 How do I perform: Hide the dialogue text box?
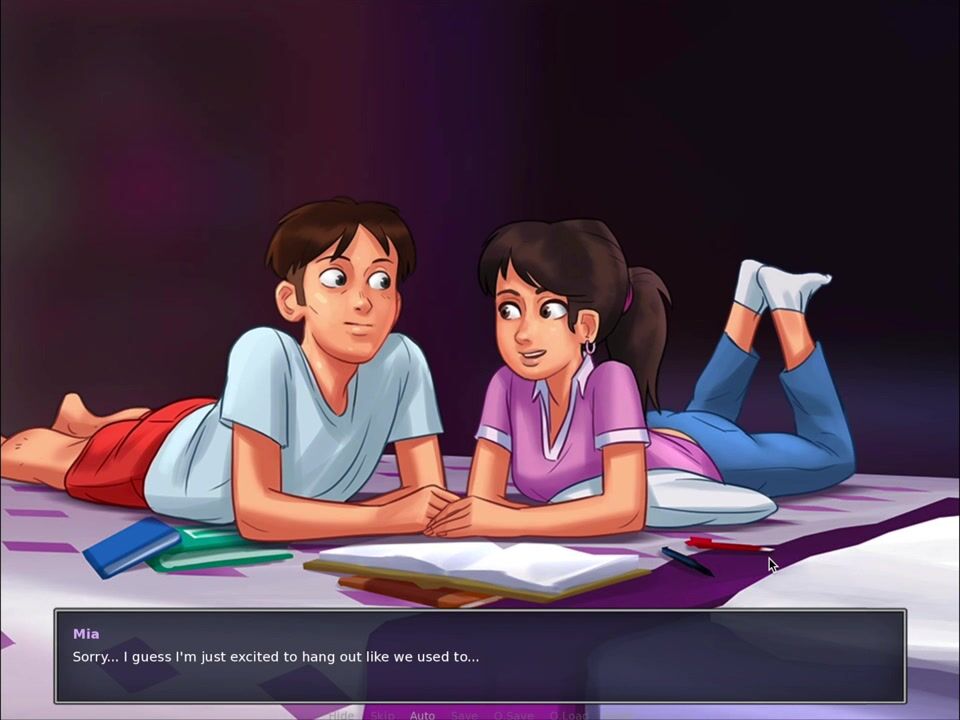tap(341, 715)
